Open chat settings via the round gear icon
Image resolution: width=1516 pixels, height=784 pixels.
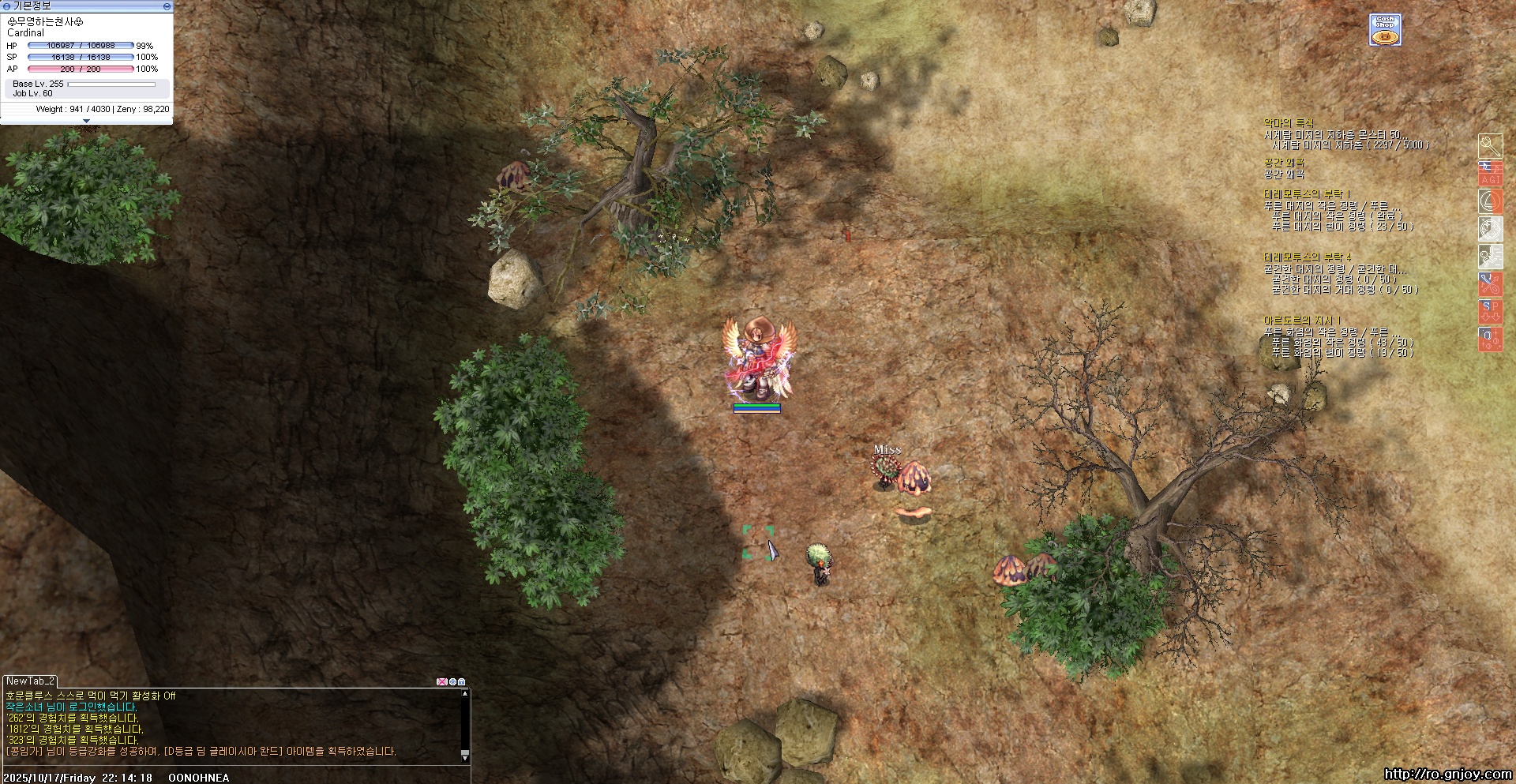point(452,681)
